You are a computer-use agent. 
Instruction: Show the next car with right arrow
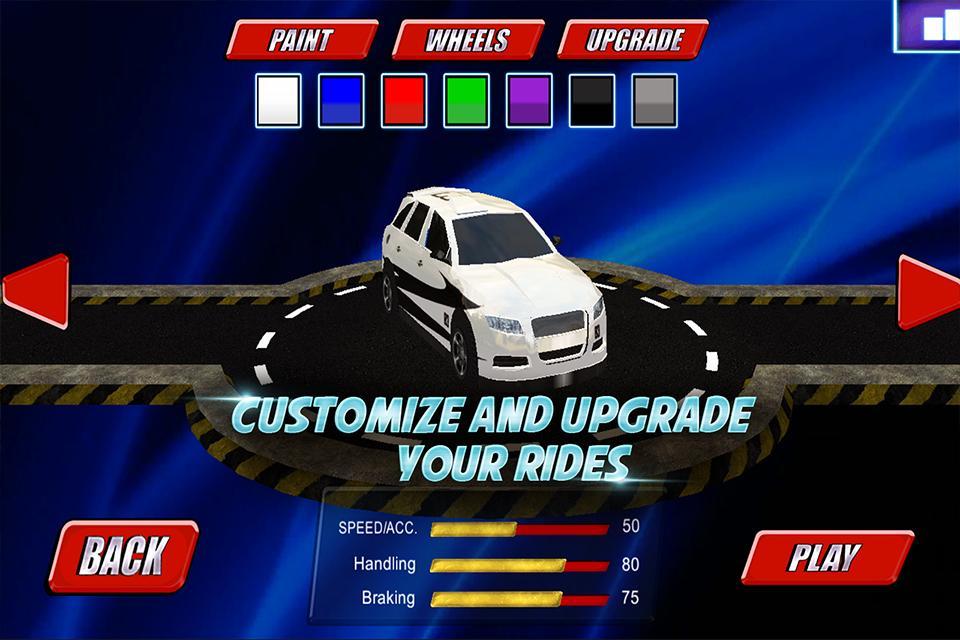tap(927, 291)
